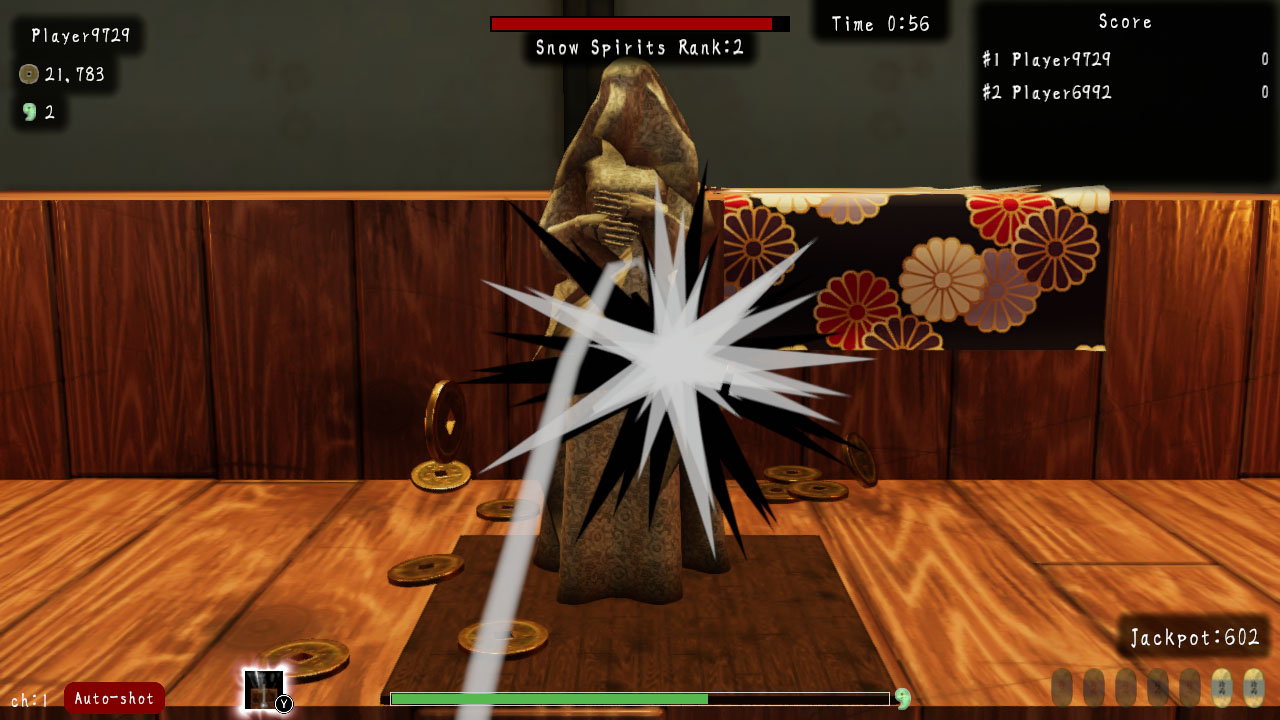Click the fourth dimmed koban slot icon

(1157, 687)
